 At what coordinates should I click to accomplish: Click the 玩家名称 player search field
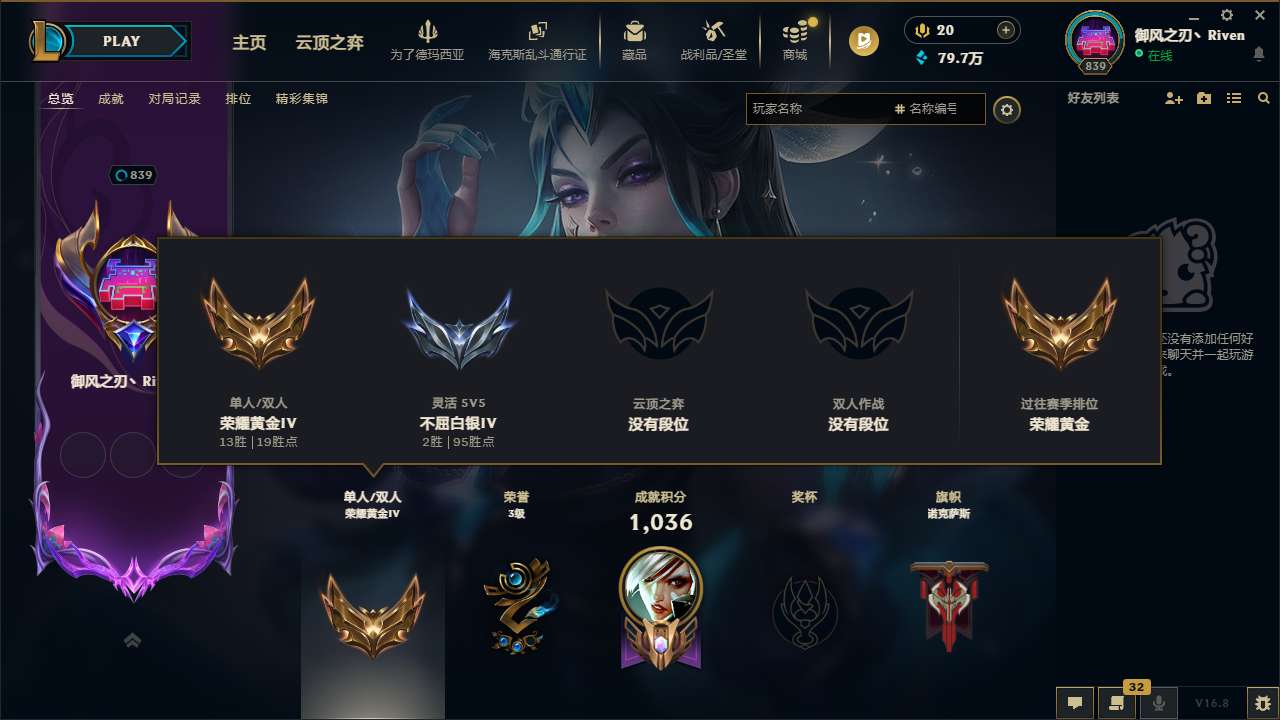[820, 110]
